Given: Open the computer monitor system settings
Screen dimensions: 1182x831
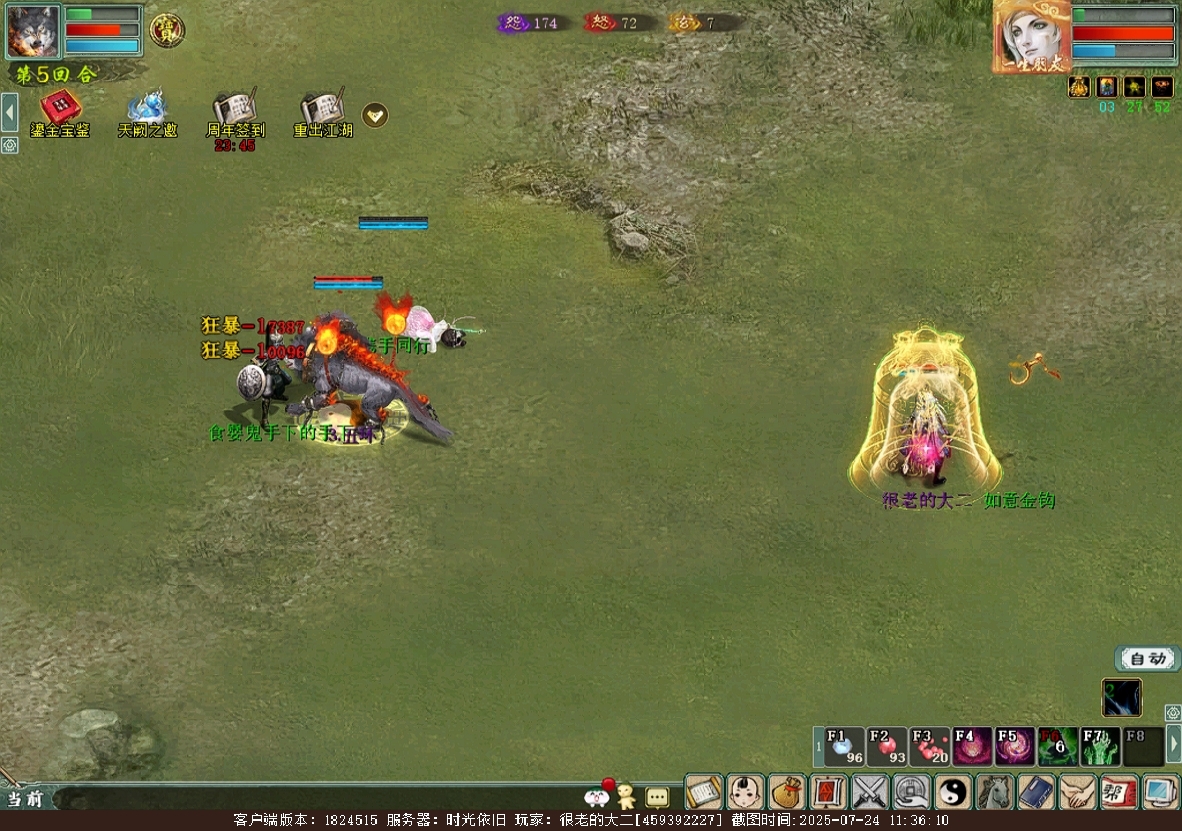Looking at the screenshot, I should tap(1161, 793).
